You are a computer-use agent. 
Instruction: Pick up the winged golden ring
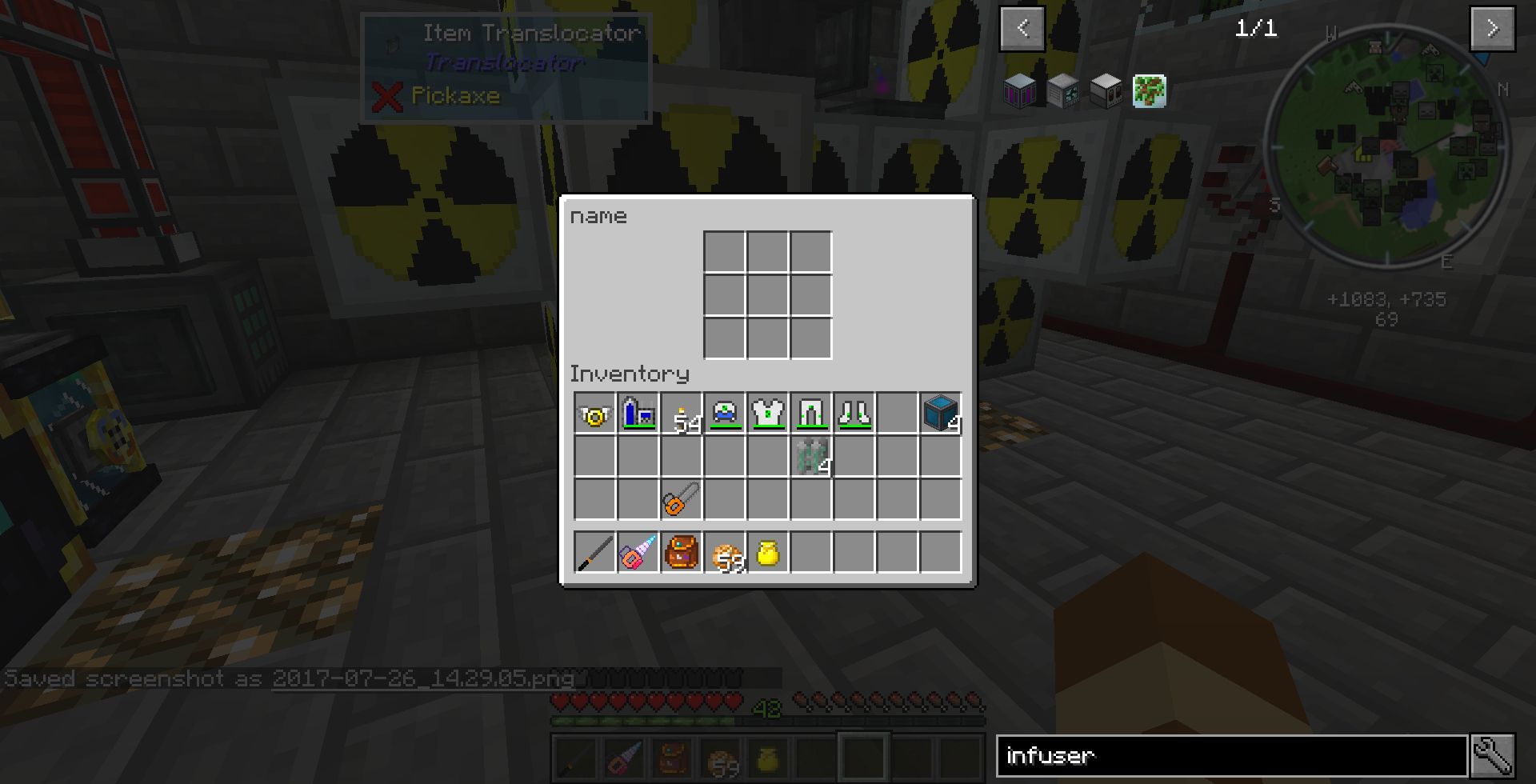click(x=594, y=414)
